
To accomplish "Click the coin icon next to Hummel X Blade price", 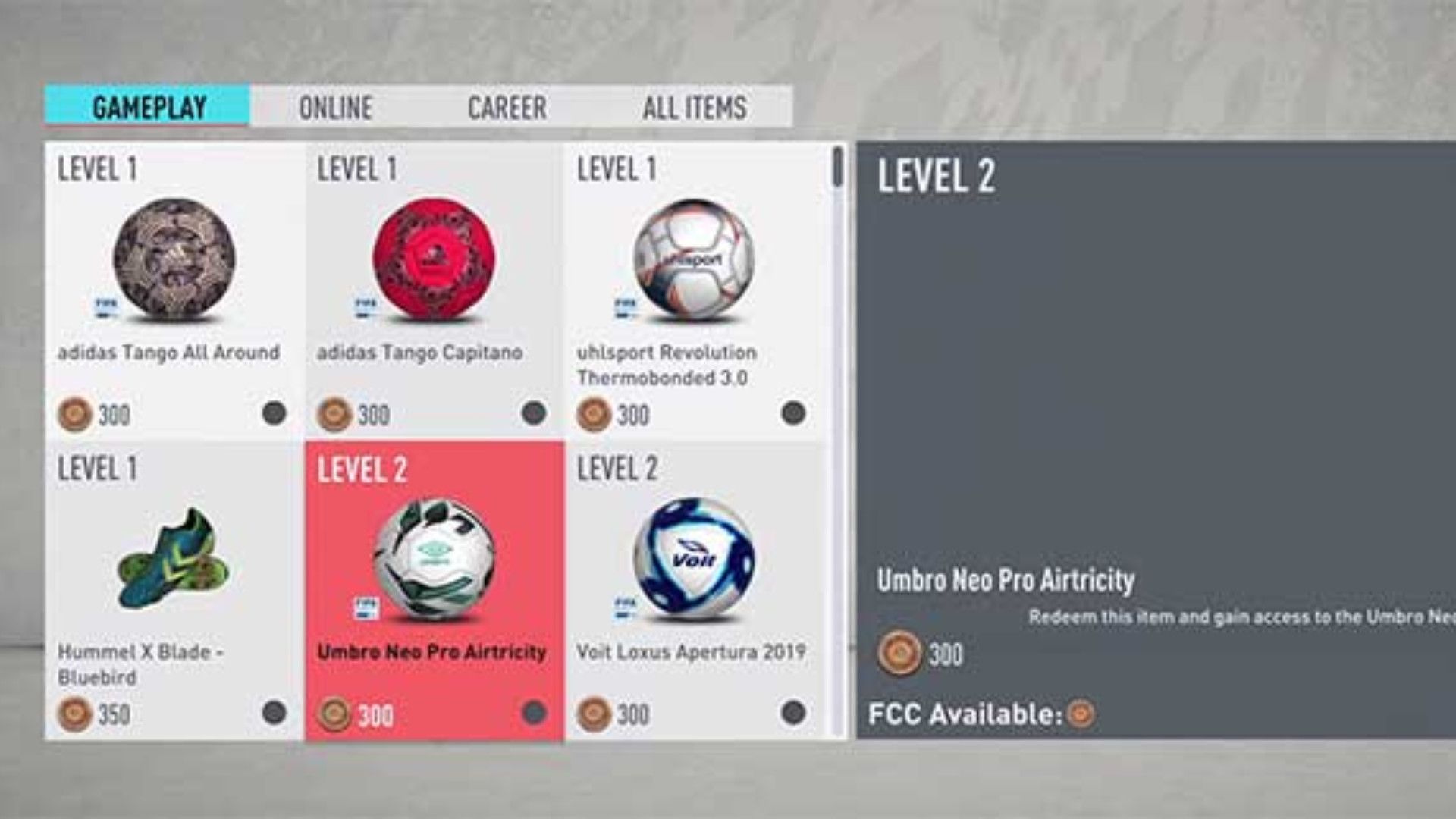I will [75, 713].
